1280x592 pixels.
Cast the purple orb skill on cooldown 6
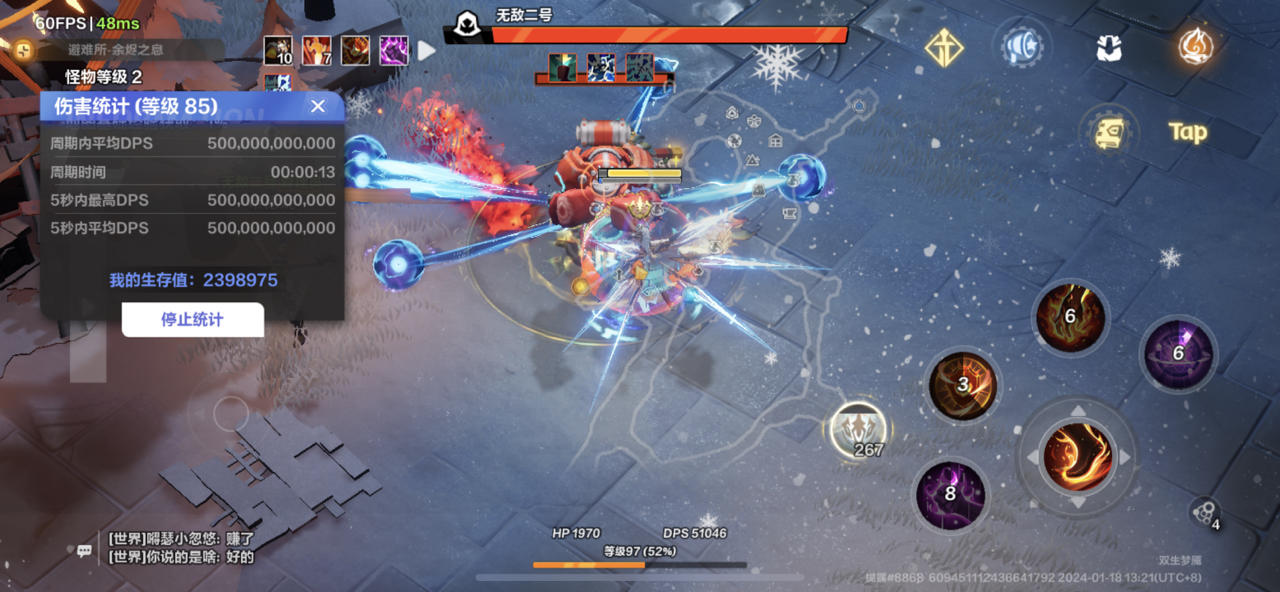(1178, 354)
